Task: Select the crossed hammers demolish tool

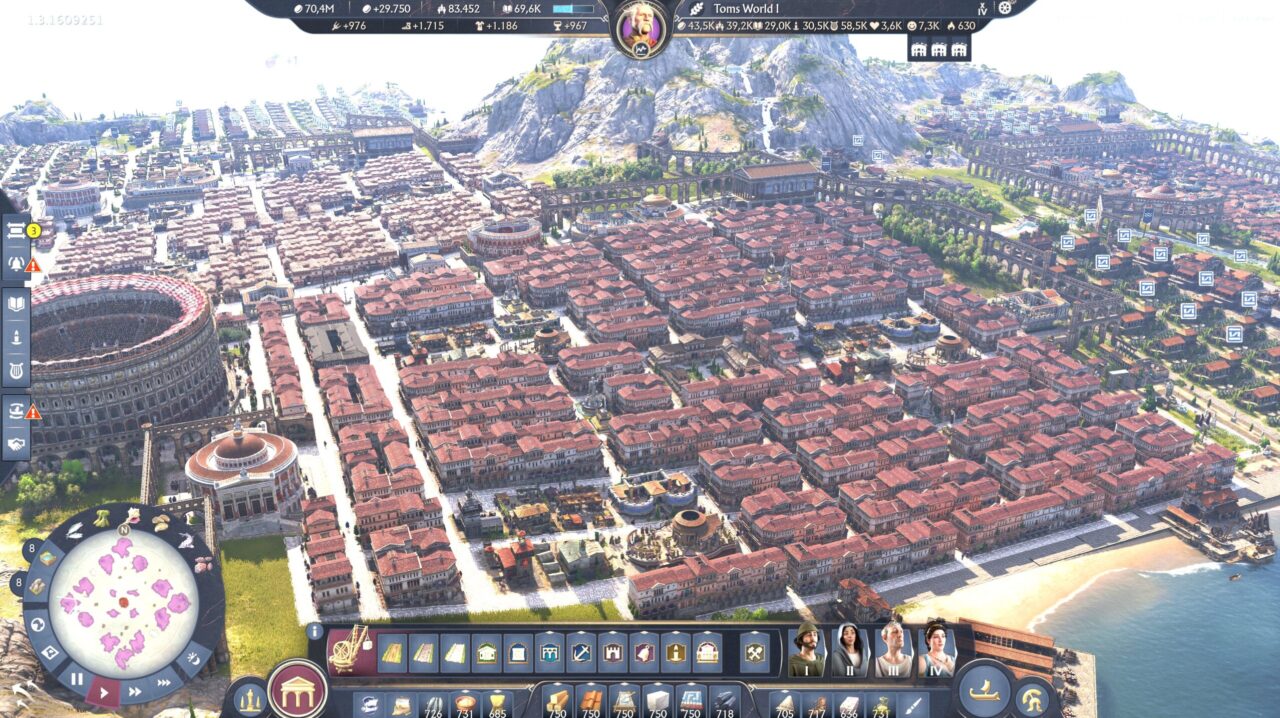Action: tap(755, 653)
